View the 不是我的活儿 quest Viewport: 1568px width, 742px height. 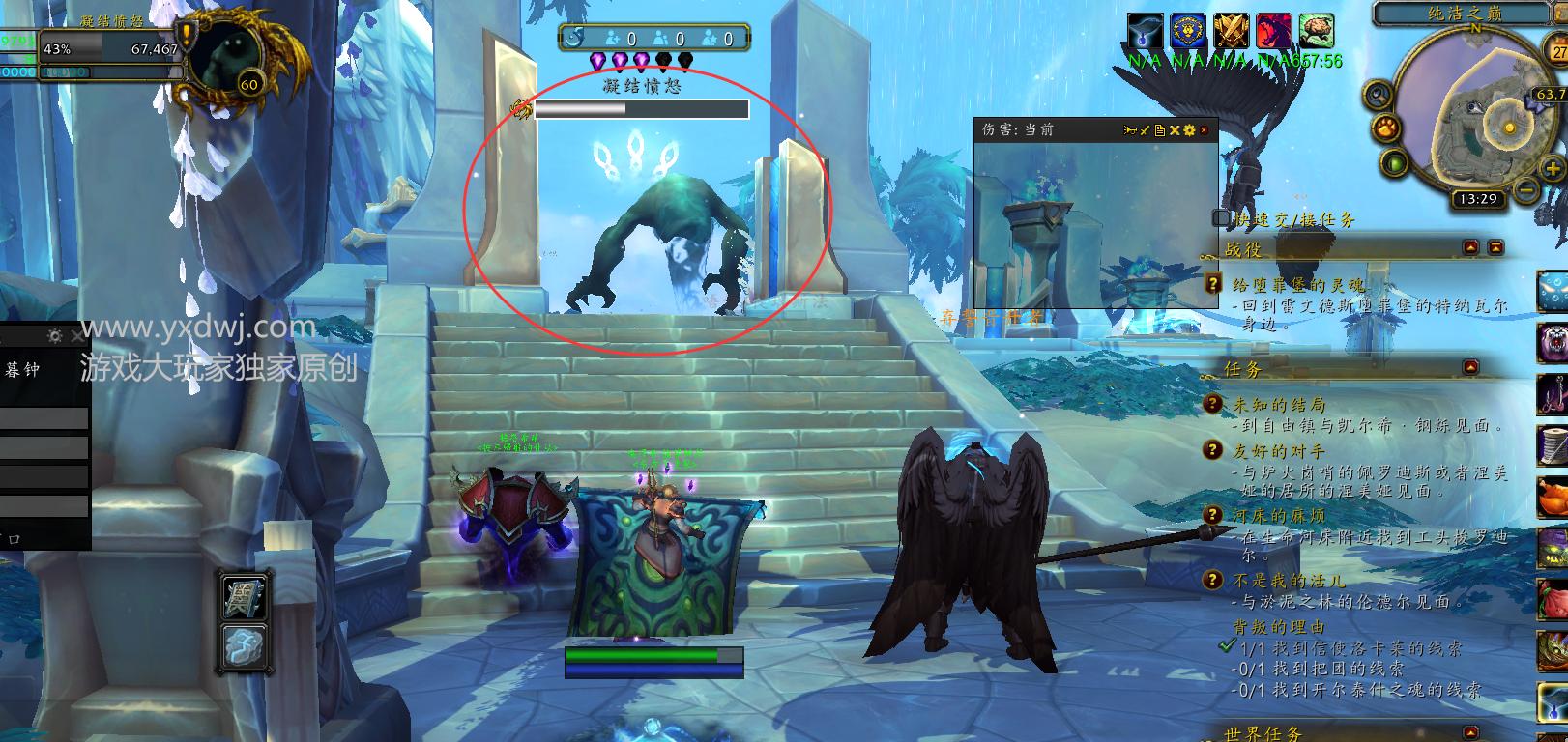click(x=1289, y=581)
